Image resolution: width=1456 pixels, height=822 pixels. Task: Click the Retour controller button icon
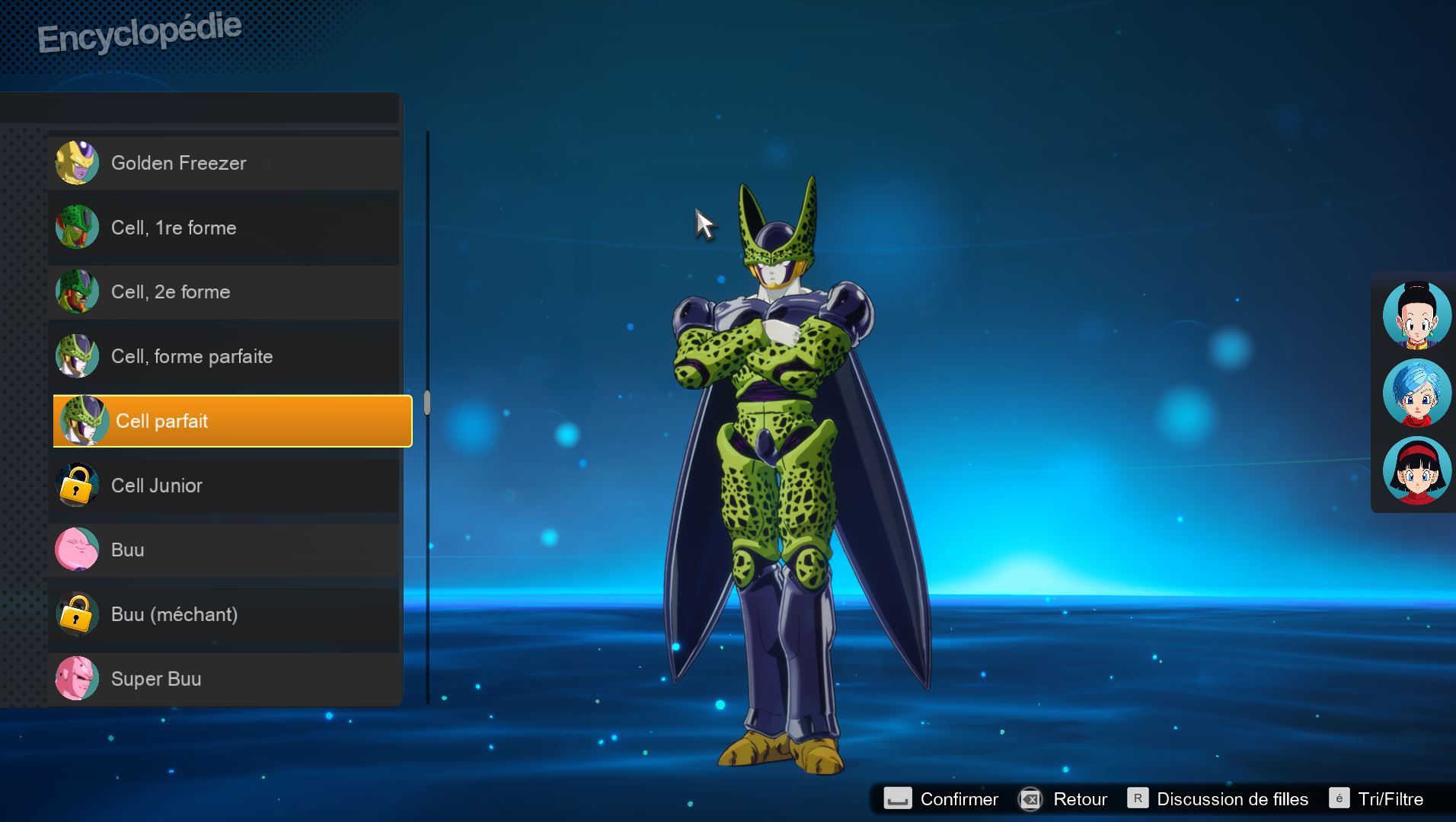[x=1032, y=799]
